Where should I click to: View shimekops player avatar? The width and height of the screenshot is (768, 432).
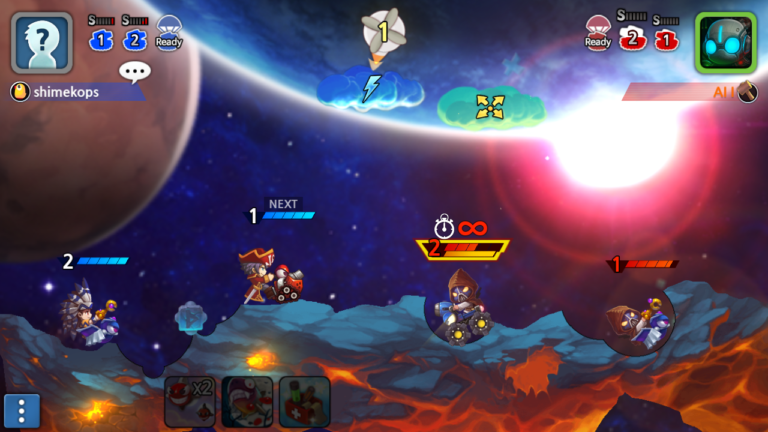42,43
